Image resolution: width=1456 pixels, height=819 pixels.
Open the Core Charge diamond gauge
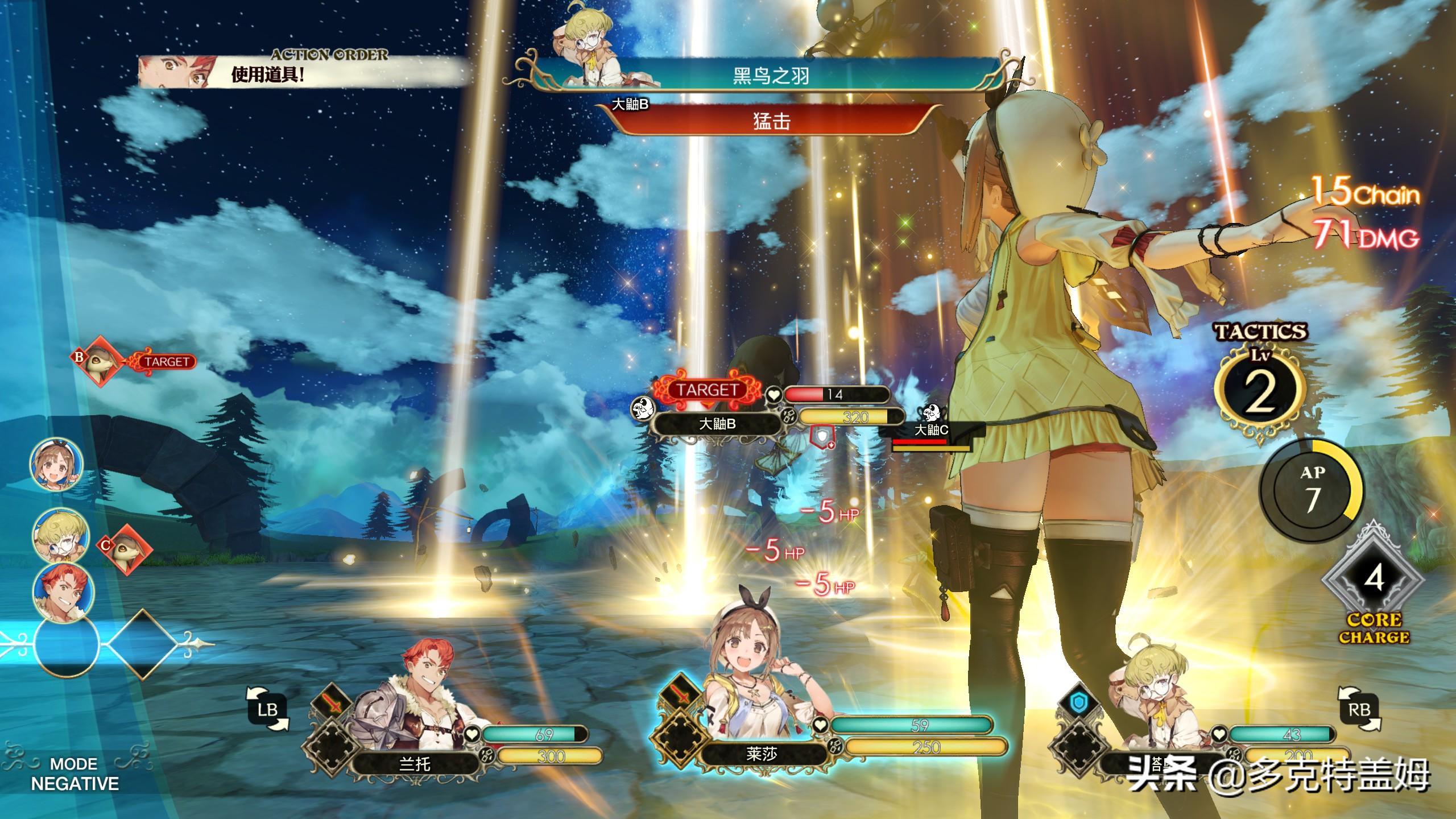[x=1373, y=580]
